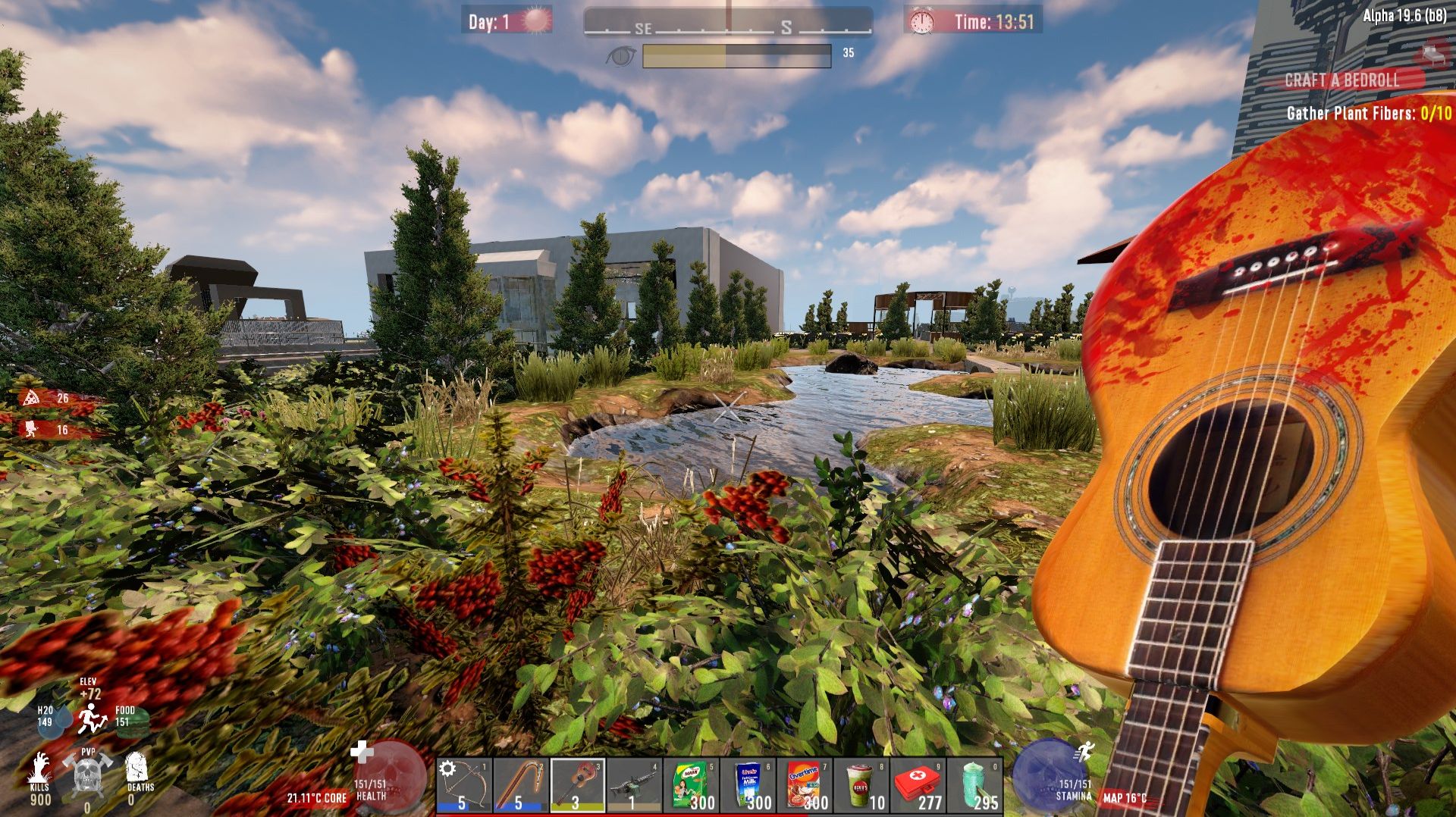Image resolution: width=1456 pixels, height=817 pixels.
Task: Click the pizza slice buff icon
Action: [x=32, y=398]
